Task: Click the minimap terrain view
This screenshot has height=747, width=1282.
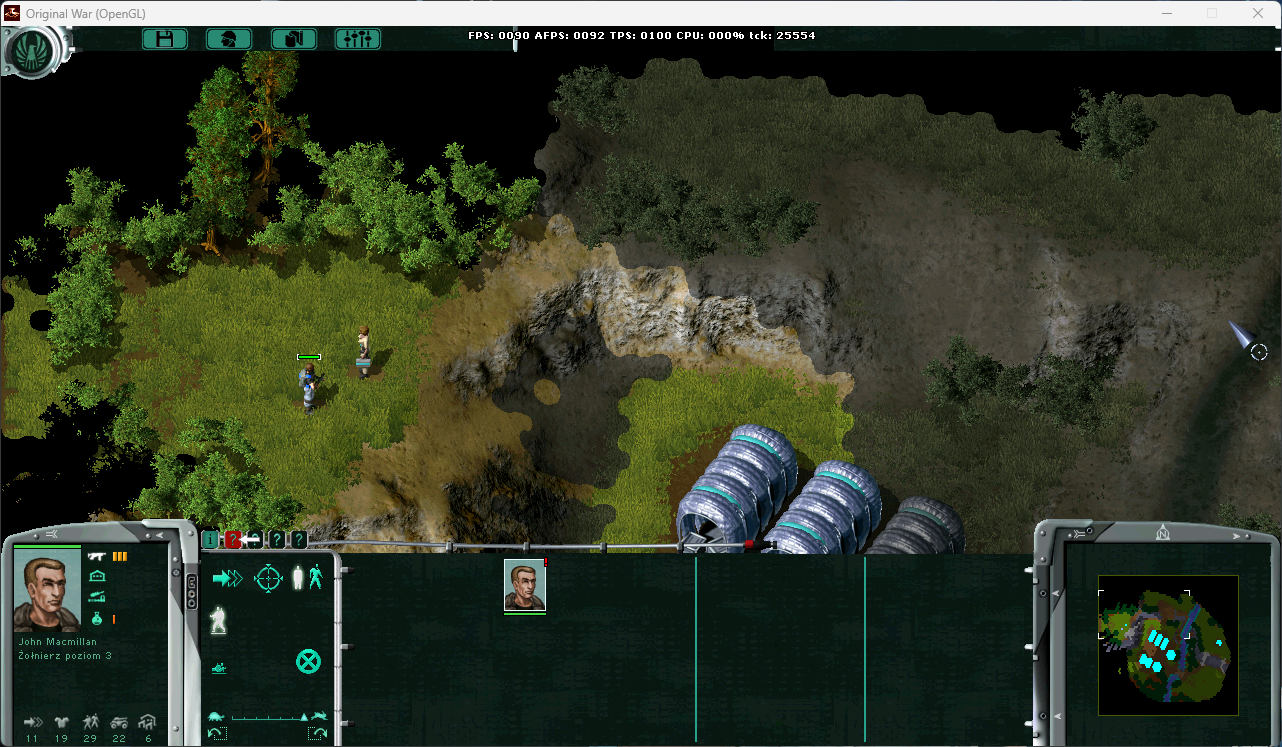Action: tap(1168, 645)
